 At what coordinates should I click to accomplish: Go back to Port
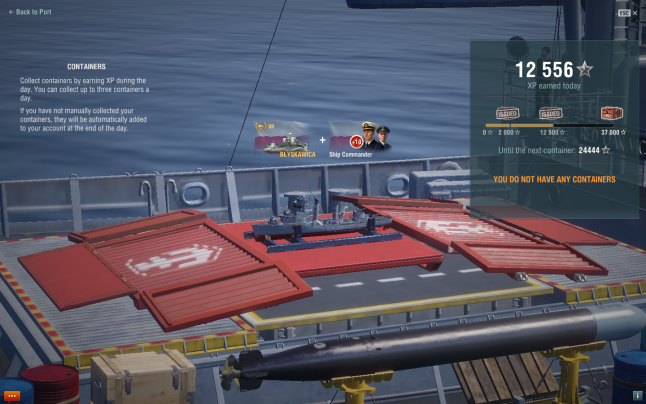click(x=30, y=12)
